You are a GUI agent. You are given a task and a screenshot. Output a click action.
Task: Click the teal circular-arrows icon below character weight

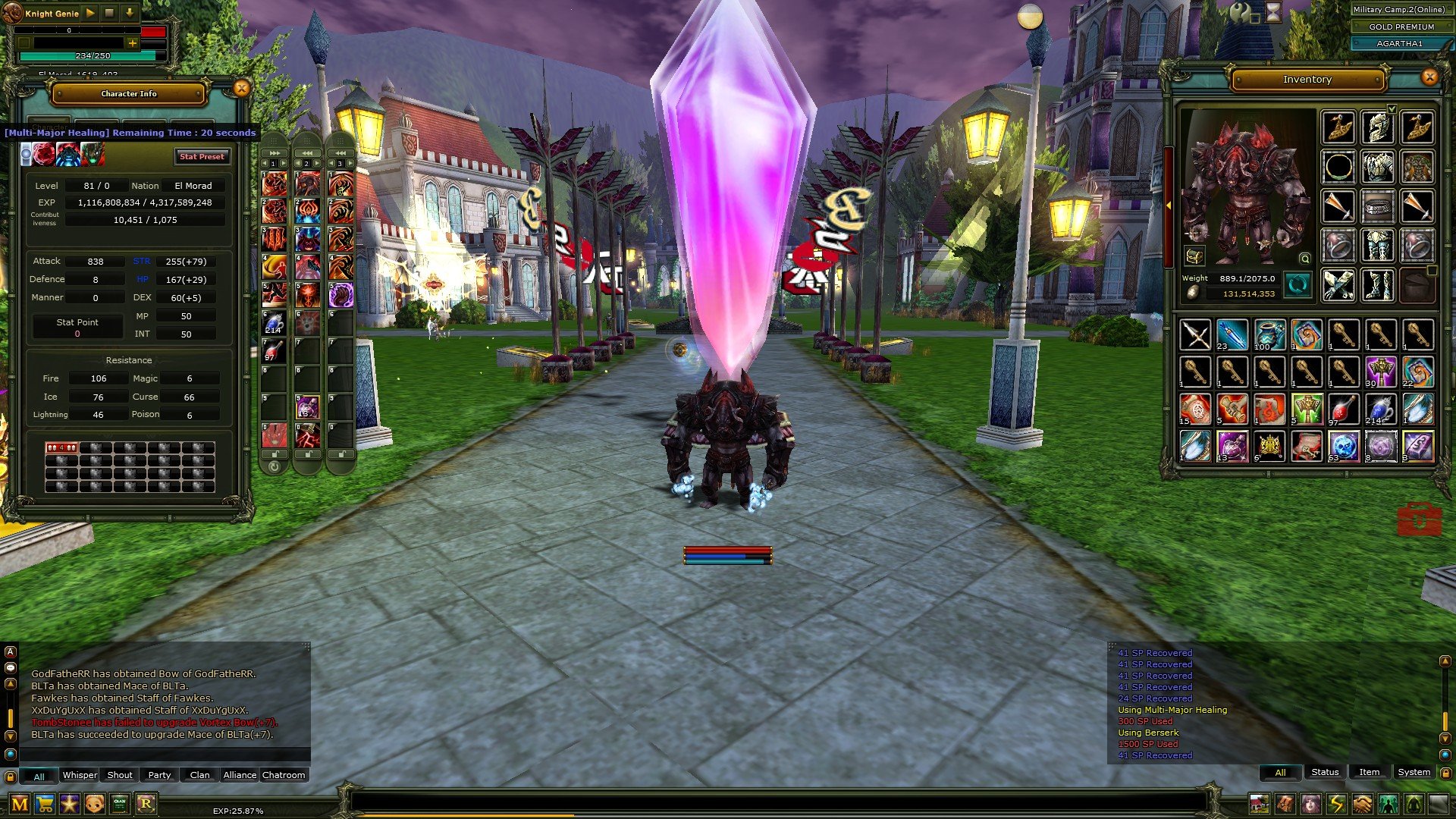click(x=1298, y=285)
